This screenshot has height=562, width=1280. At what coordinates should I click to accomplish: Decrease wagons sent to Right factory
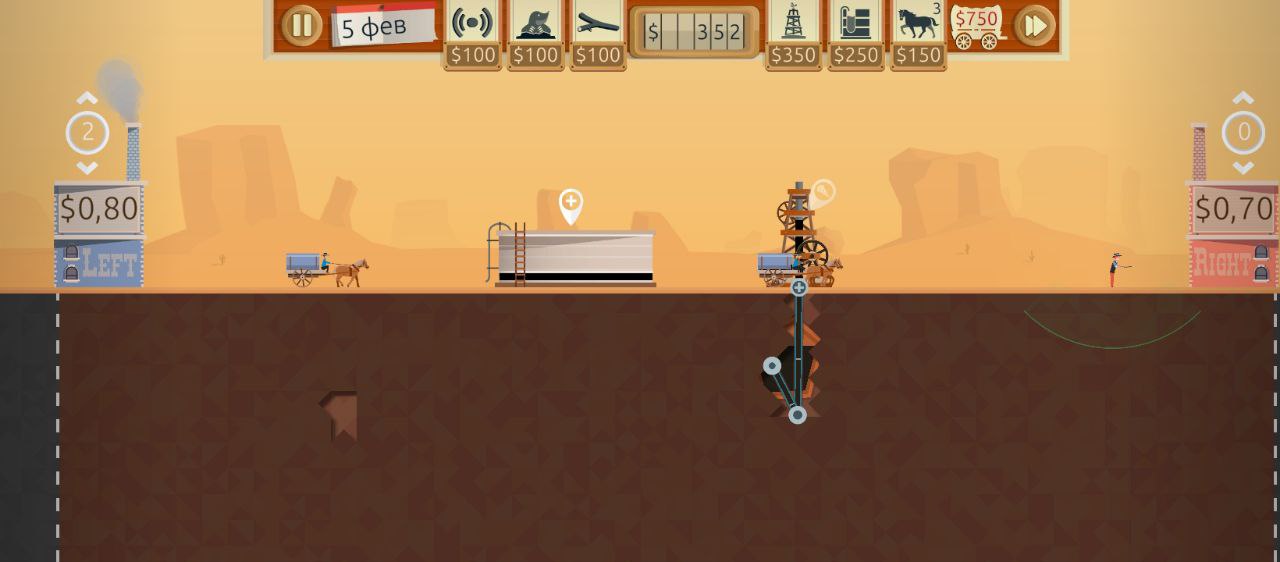click(x=1243, y=167)
